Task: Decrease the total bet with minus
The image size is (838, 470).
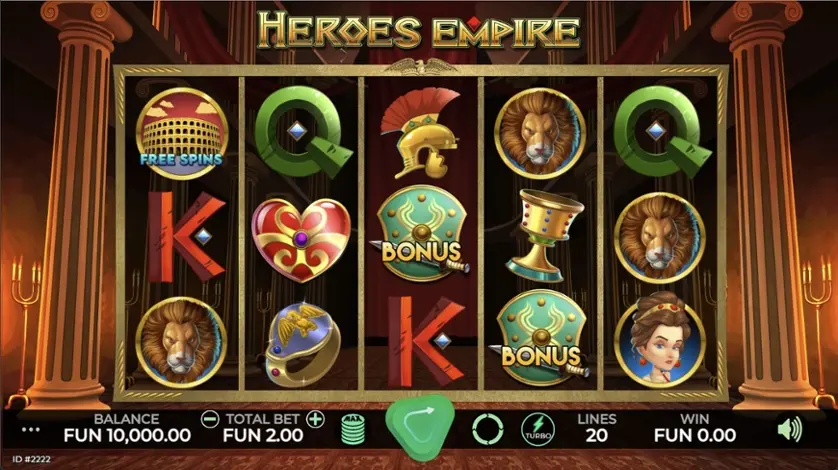Action: point(209,419)
